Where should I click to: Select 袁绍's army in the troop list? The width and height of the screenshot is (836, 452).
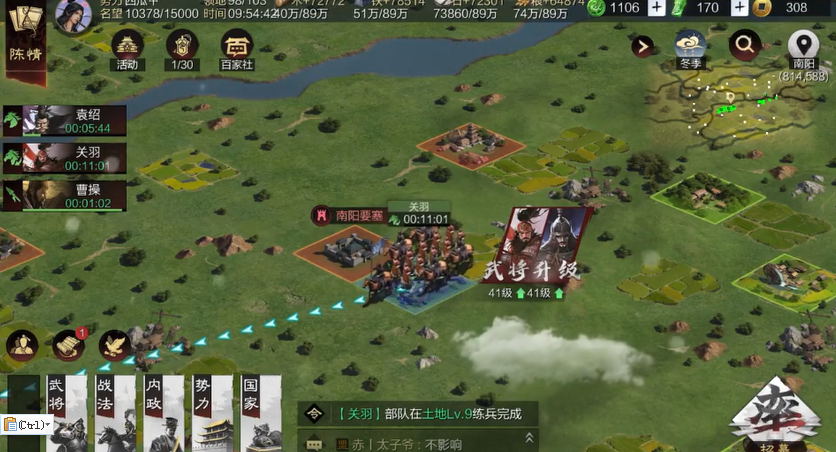point(65,120)
